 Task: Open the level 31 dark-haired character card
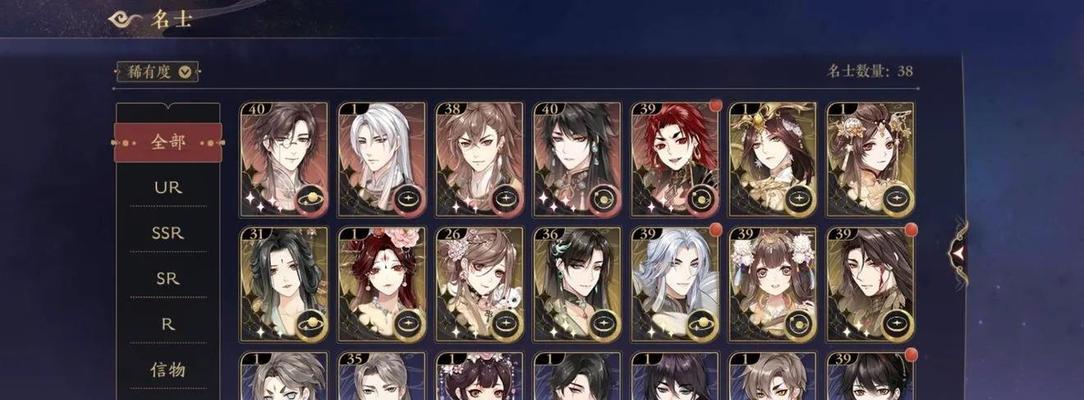[283, 284]
